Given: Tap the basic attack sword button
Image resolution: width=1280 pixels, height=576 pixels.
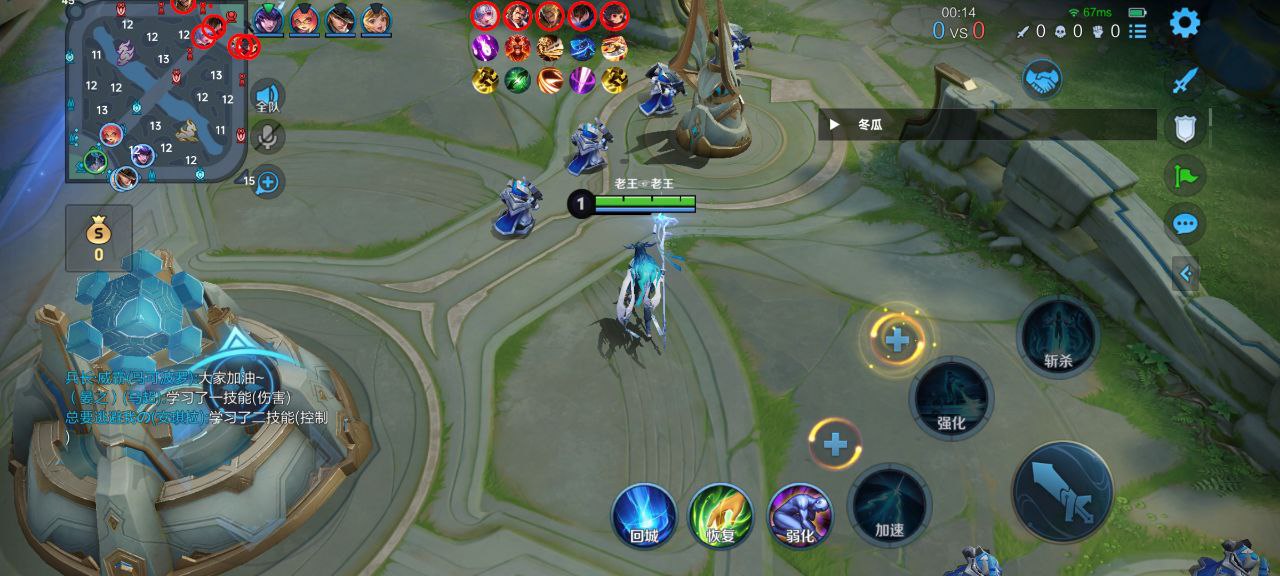Looking at the screenshot, I should [1062, 491].
